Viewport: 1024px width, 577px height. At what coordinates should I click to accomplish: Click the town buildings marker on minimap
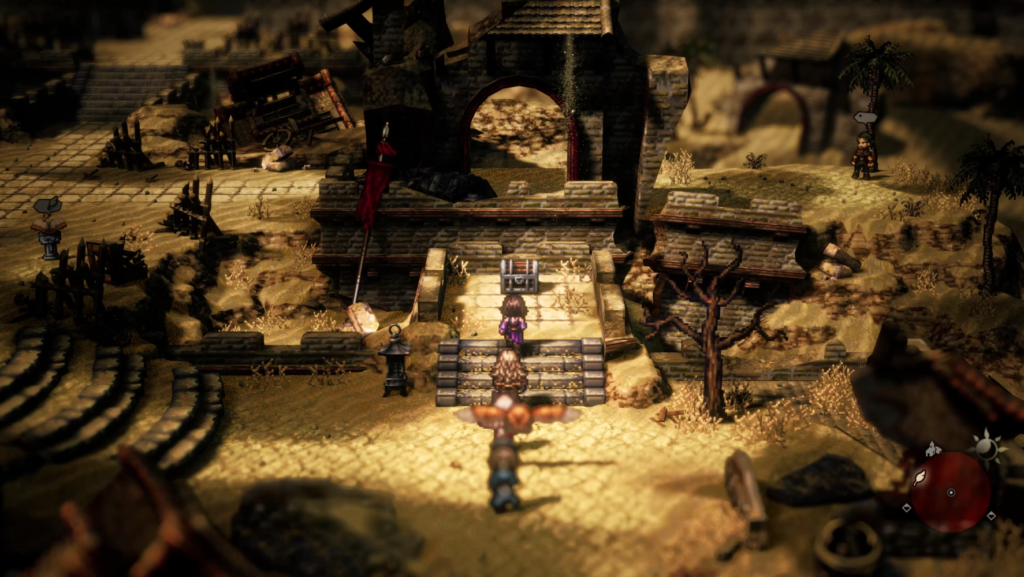pos(931,449)
